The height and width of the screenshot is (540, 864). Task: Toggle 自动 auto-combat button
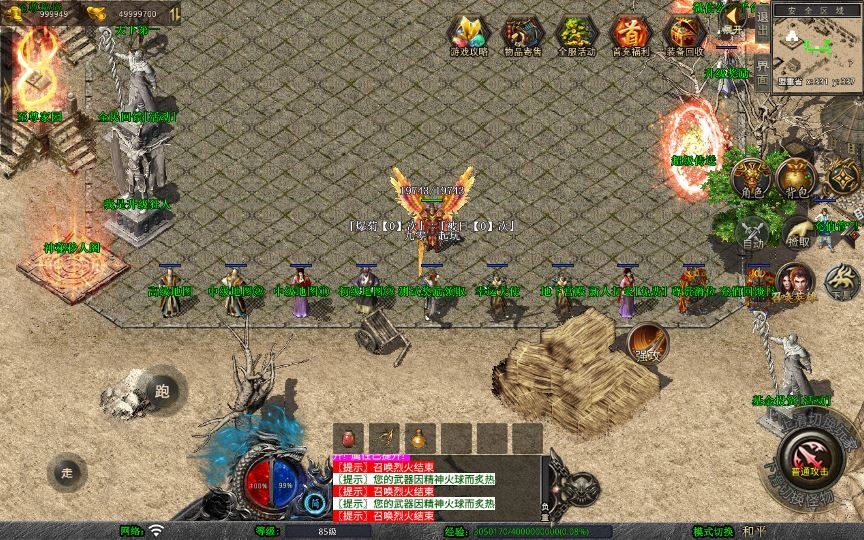click(752, 233)
